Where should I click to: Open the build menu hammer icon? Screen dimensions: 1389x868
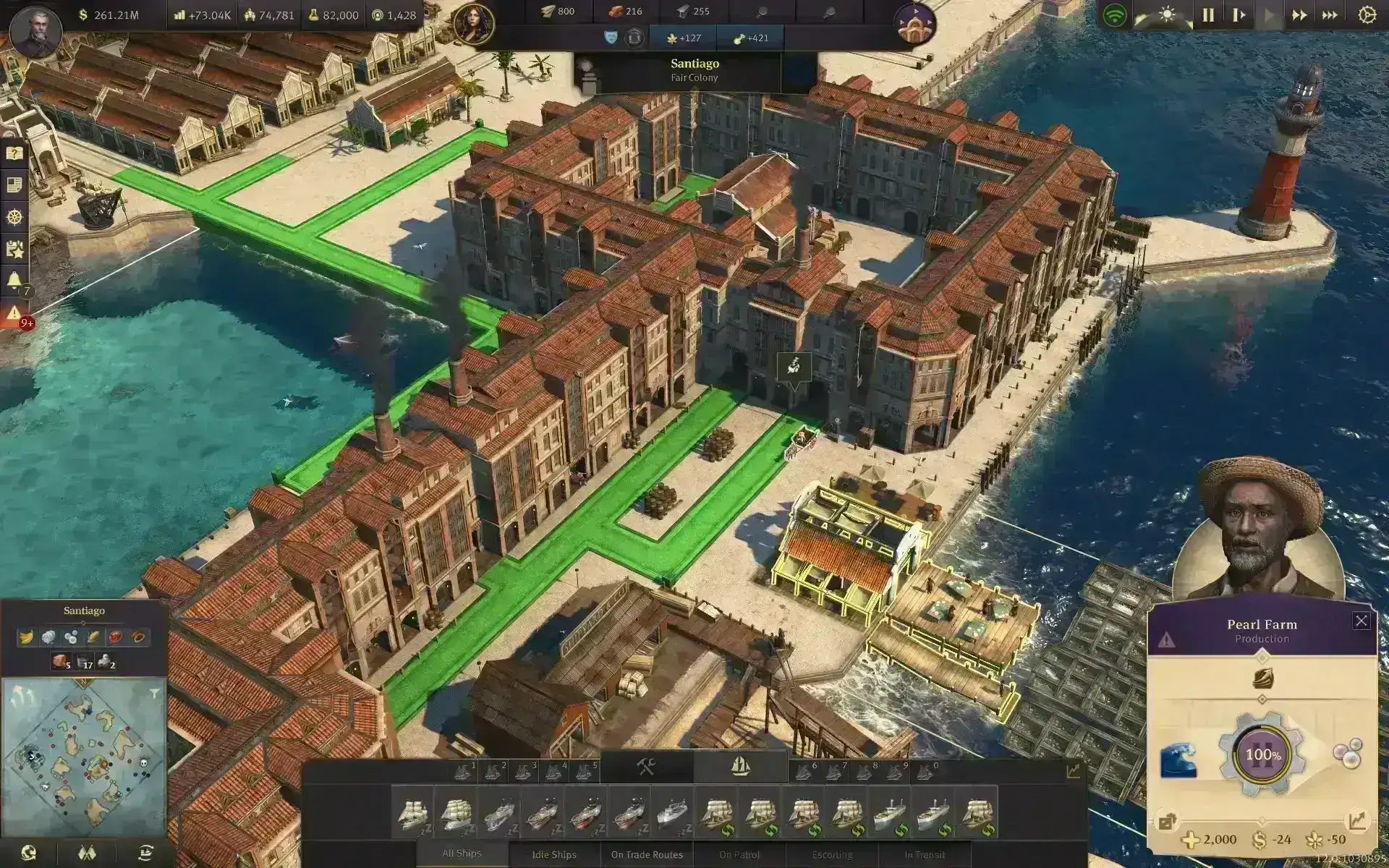click(x=646, y=766)
